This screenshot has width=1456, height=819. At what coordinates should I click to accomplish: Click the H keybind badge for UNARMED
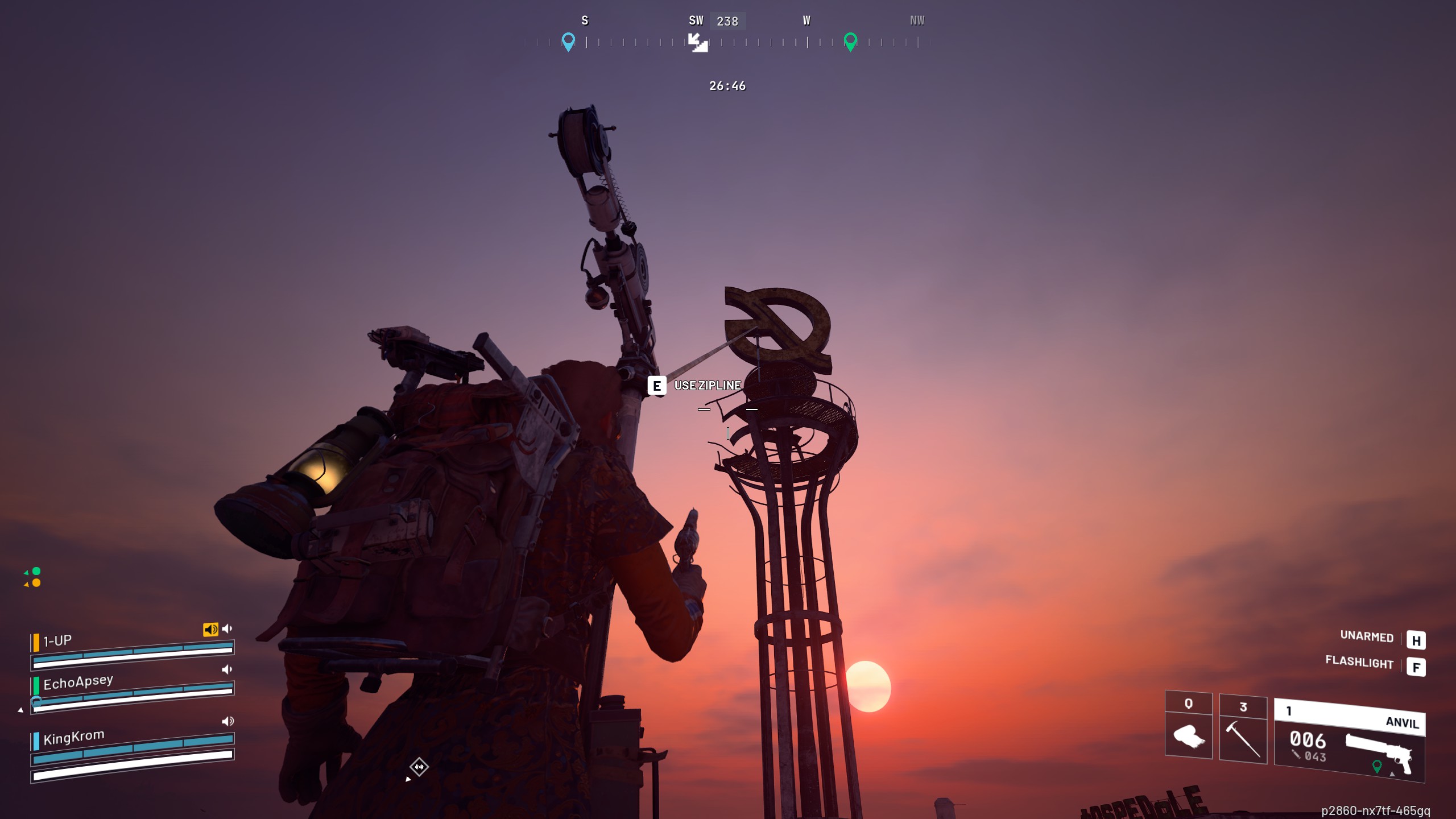point(1417,639)
